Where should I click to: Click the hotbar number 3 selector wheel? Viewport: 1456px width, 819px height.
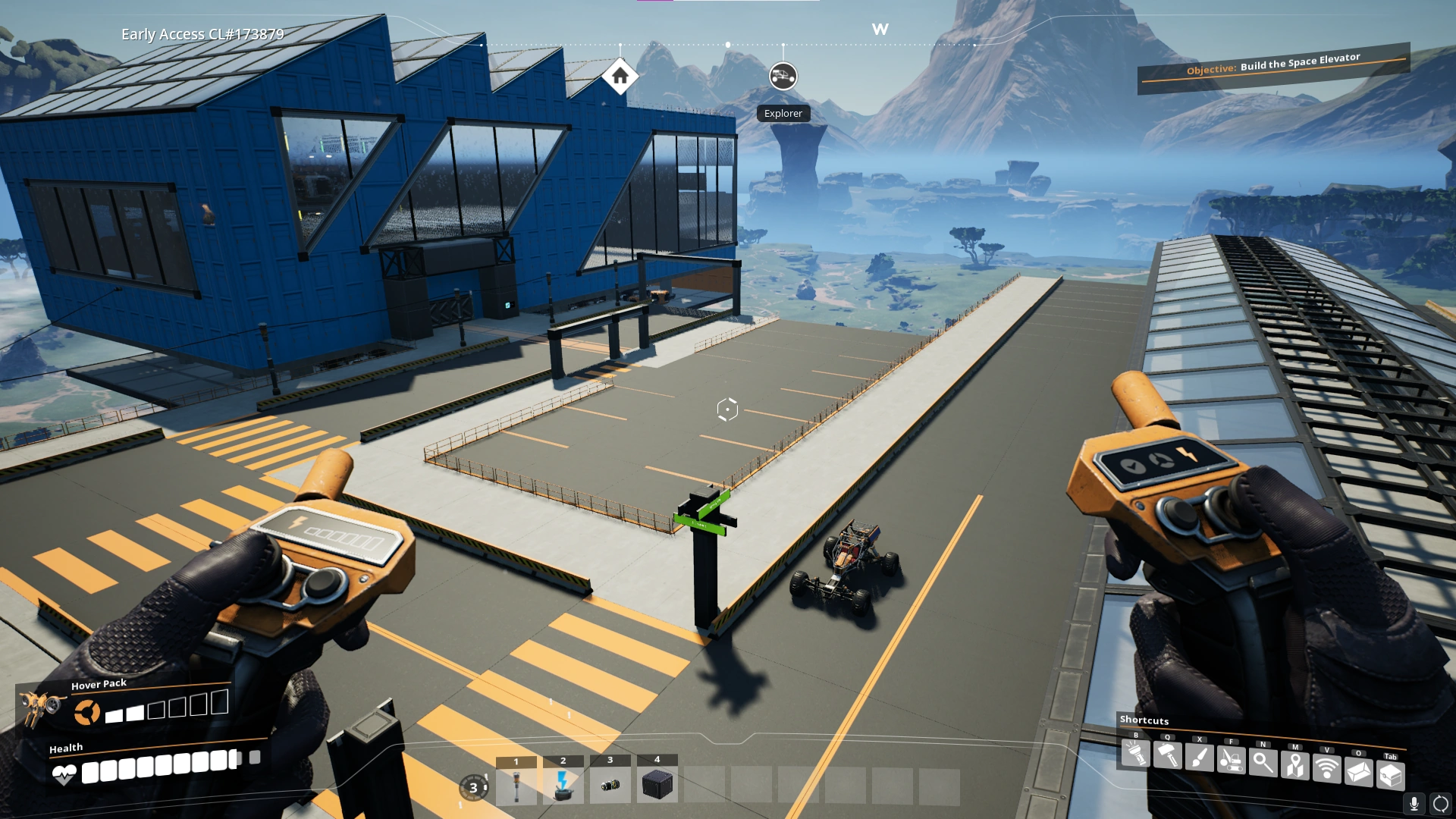[474, 787]
